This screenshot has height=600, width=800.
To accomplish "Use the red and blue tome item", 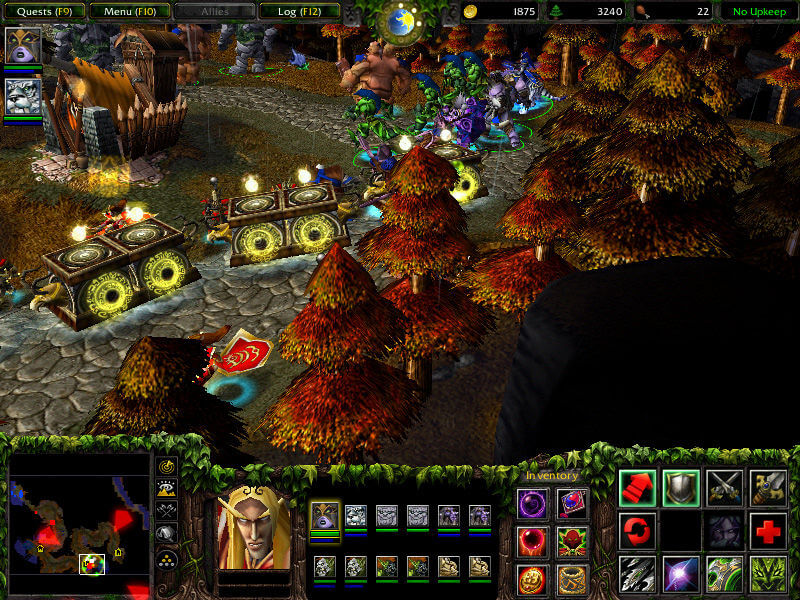I will point(572,504).
